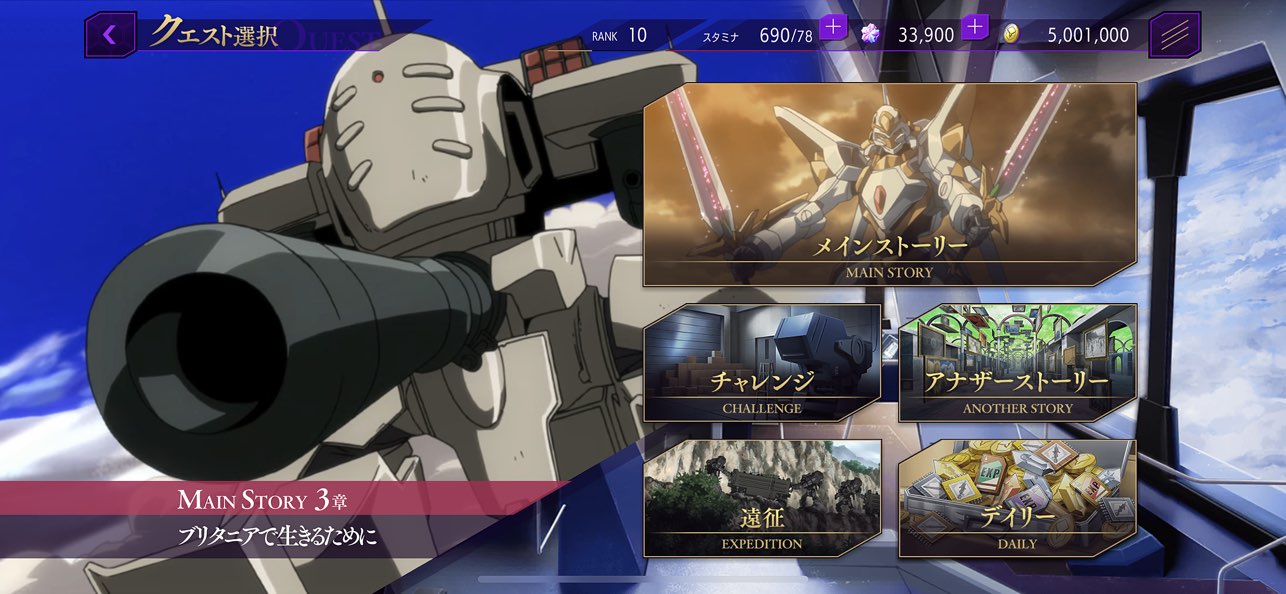Image resolution: width=1286 pixels, height=594 pixels.
Task: Open the Main Story quest panel
Action: coord(889,185)
